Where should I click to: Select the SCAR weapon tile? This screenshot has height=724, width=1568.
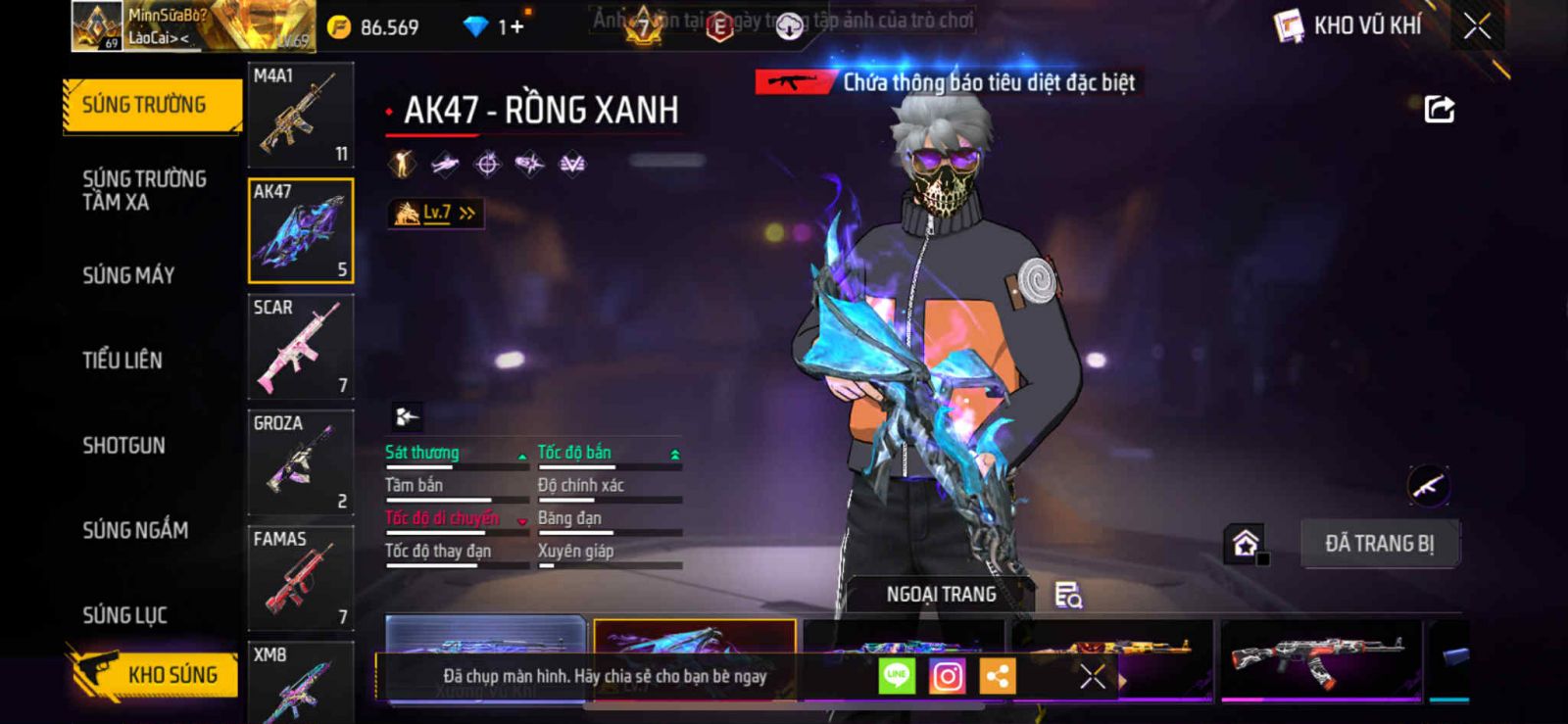[300, 346]
